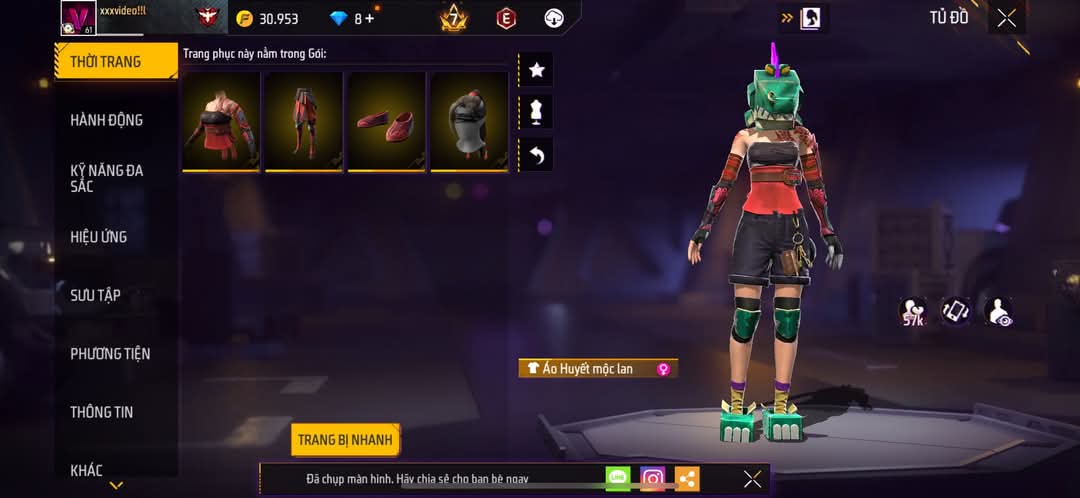This screenshot has height=498, width=1080.
Task: Click the curved return arrow button
Action: coord(536,155)
